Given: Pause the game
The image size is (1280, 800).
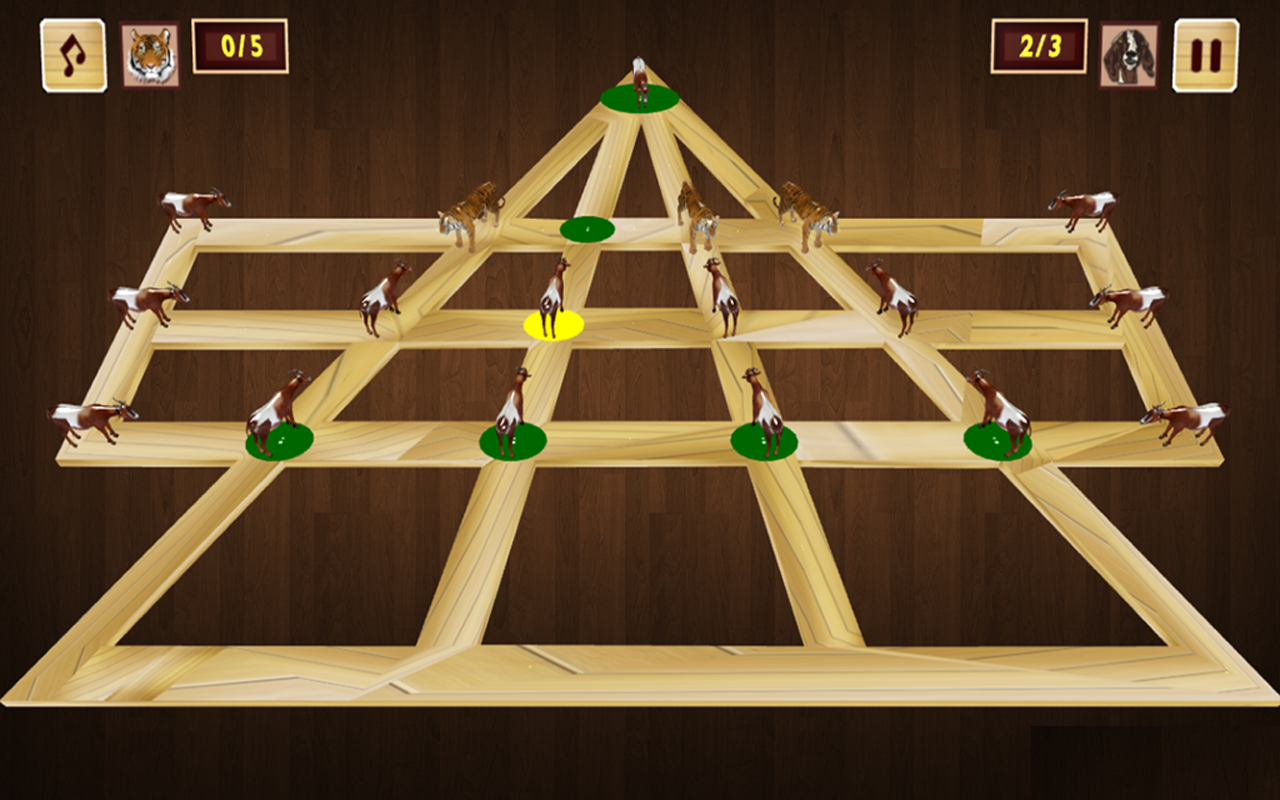Looking at the screenshot, I should [x=1205, y=55].
